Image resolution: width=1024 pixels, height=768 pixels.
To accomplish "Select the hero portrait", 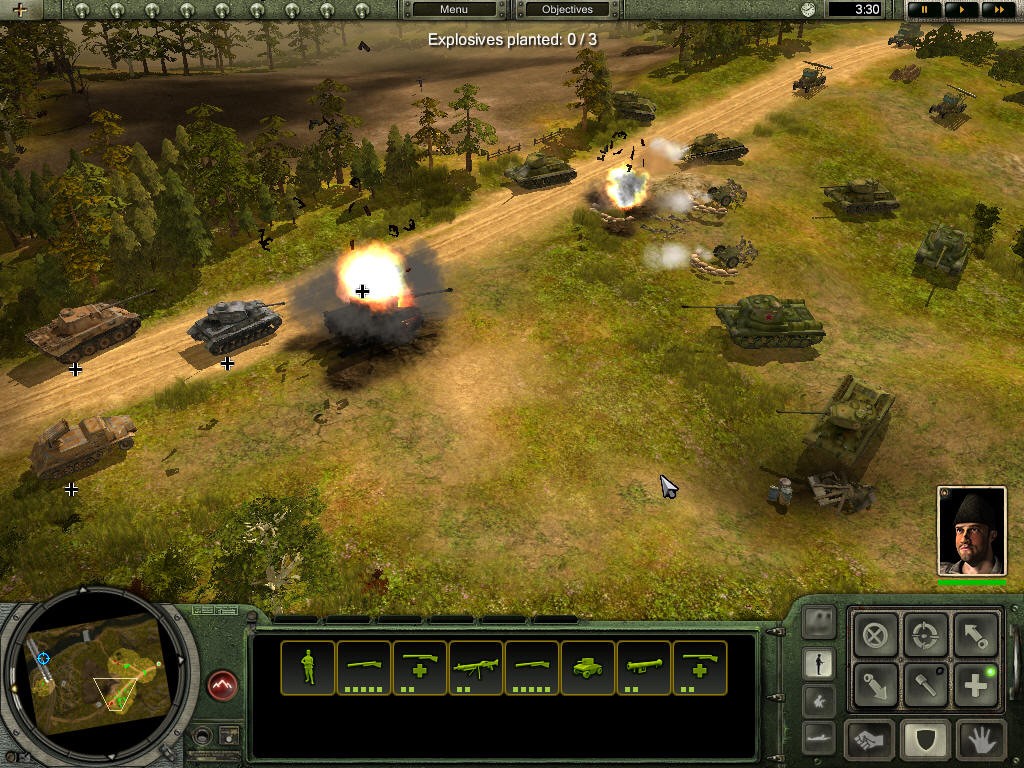I will tap(971, 531).
